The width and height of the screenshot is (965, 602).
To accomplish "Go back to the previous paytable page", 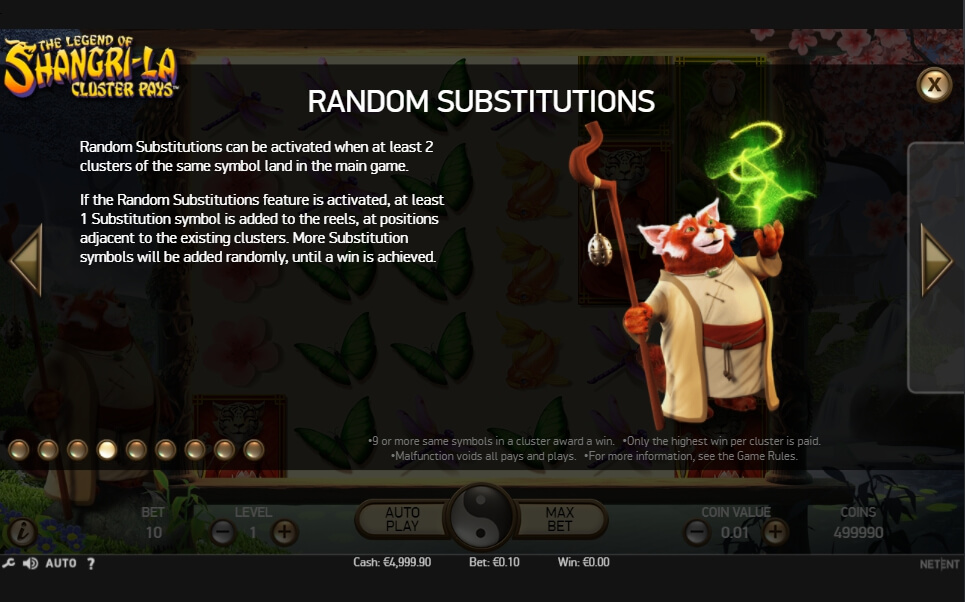I will (x=25, y=260).
